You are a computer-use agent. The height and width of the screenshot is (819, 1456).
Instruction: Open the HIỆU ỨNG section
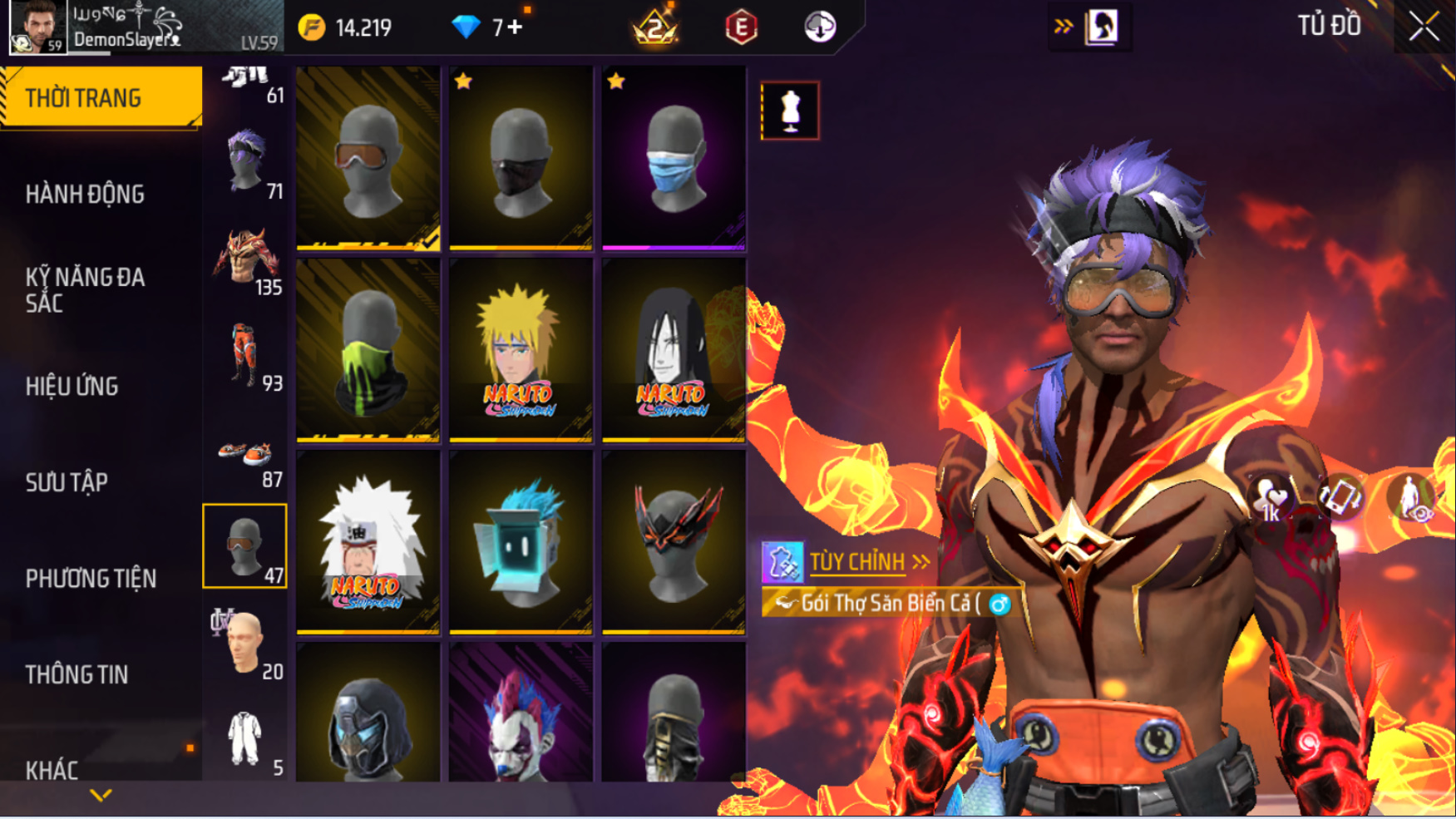tap(72, 387)
